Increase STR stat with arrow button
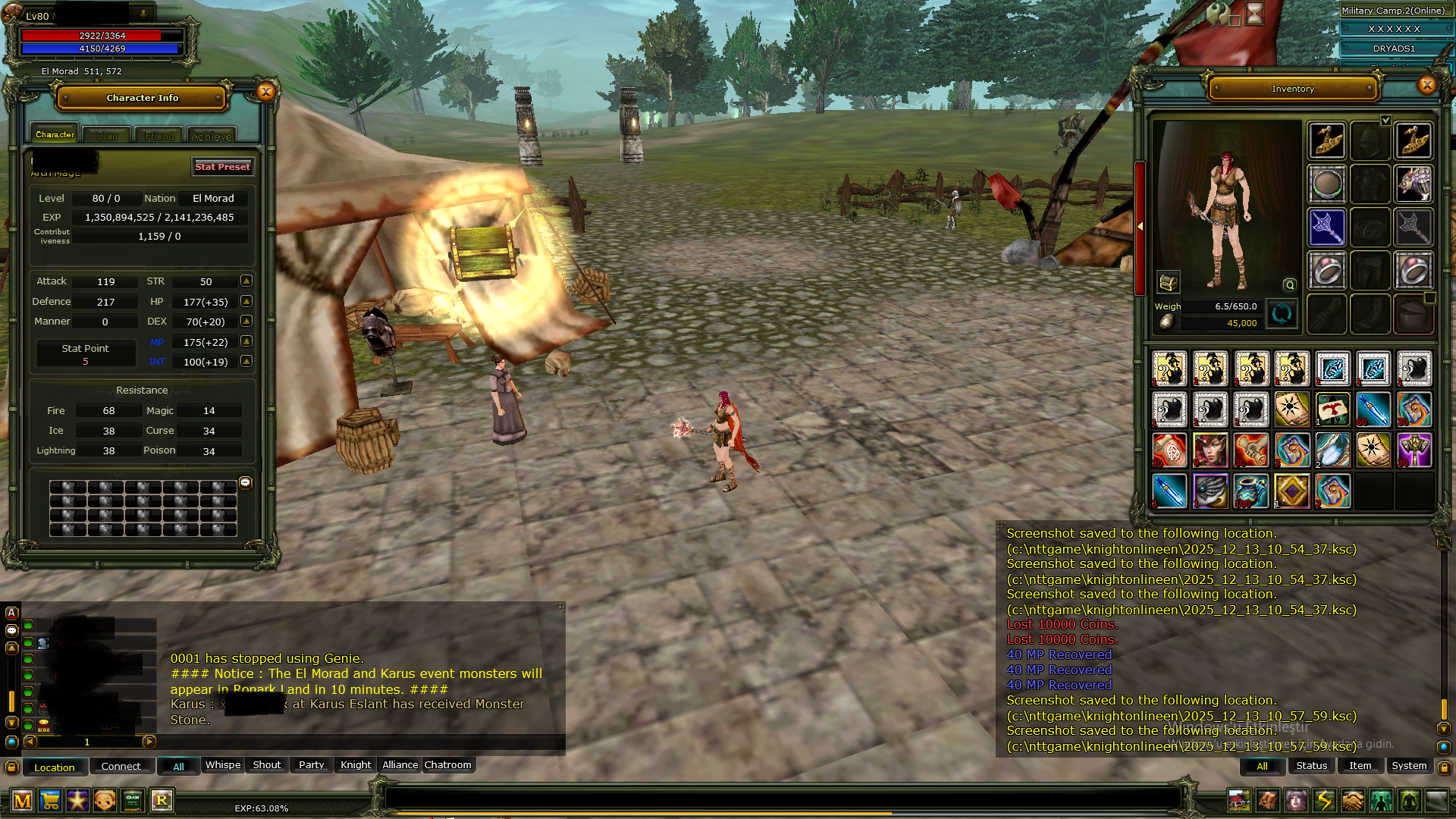The height and width of the screenshot is (819, 1456). [x=246, y=281]
